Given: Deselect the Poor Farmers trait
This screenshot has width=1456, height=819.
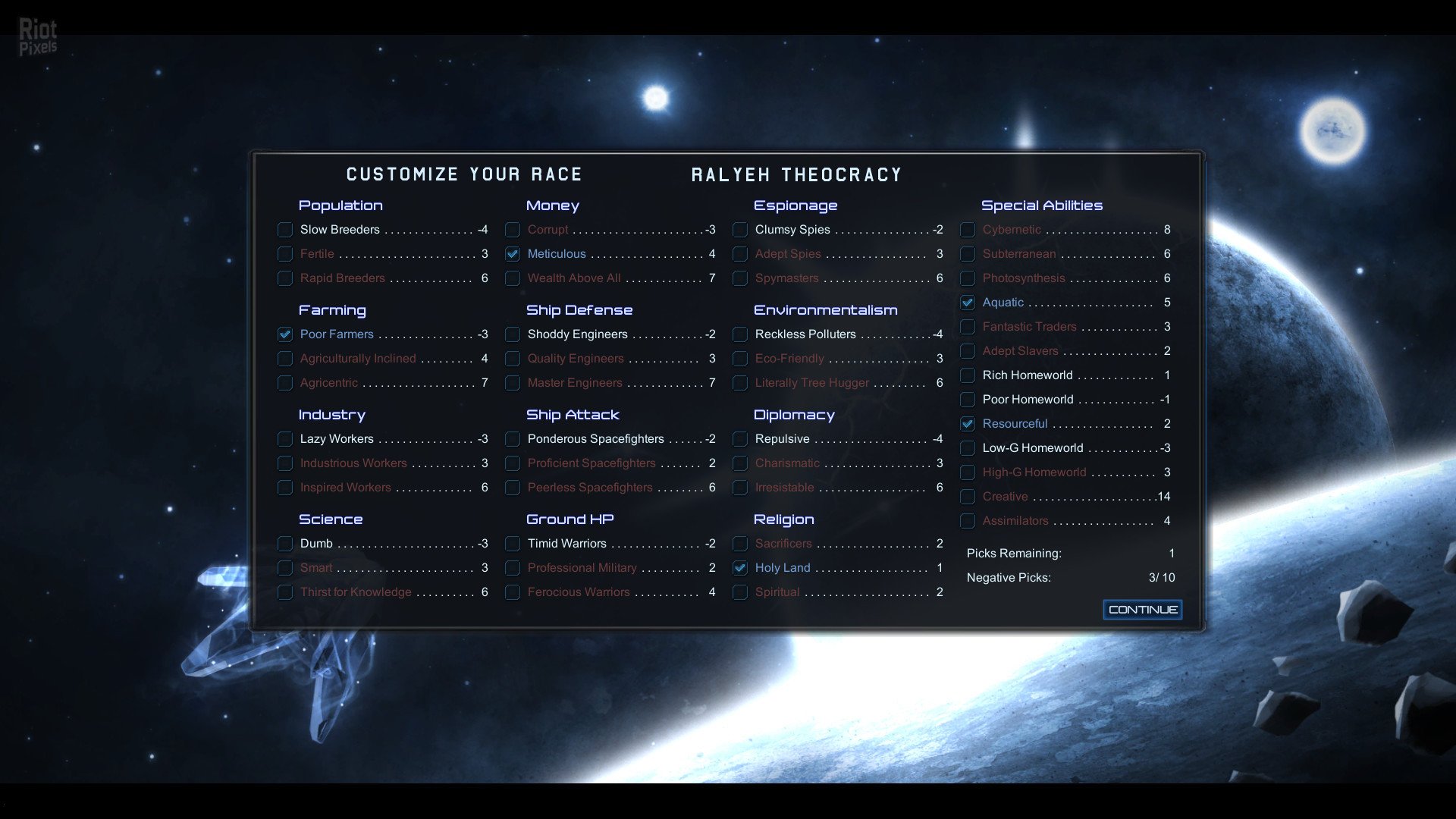Looking at the screenshot, I should coord(285,334).
